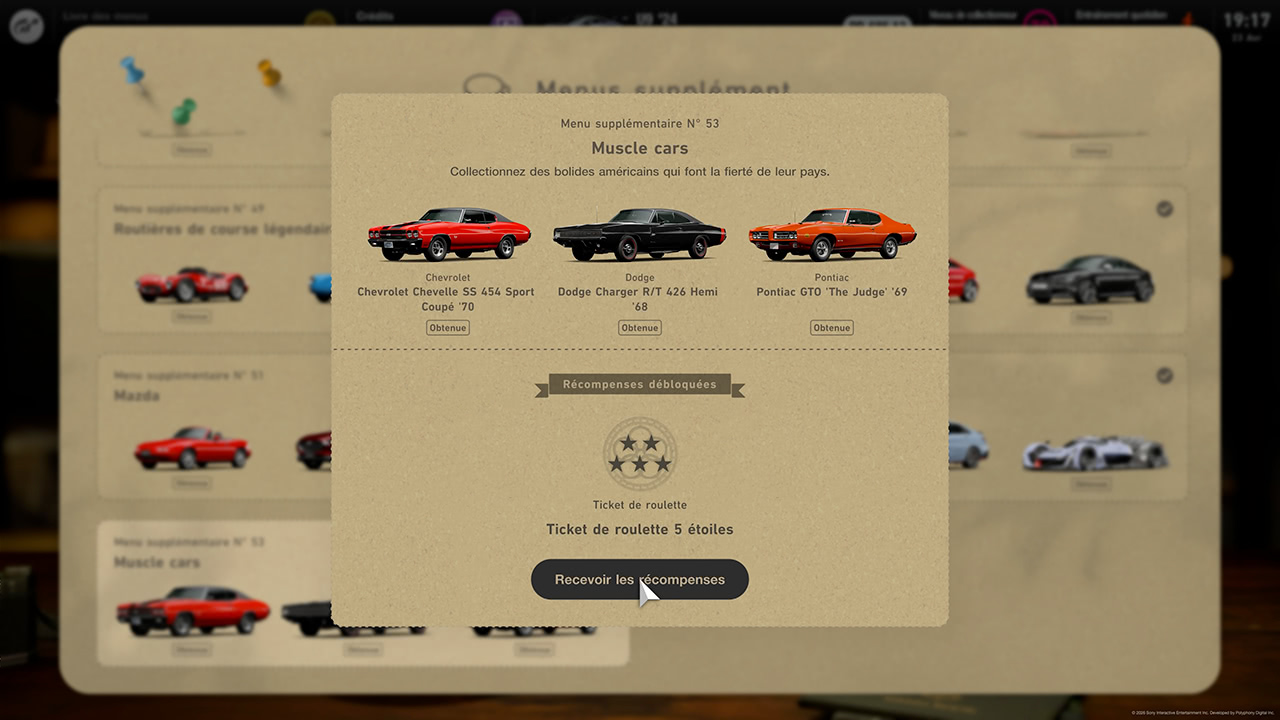Screen dimensions: 1280x720
Task: Select the 5-star roulette ticket icon
Action: click(x=640, y=456)
